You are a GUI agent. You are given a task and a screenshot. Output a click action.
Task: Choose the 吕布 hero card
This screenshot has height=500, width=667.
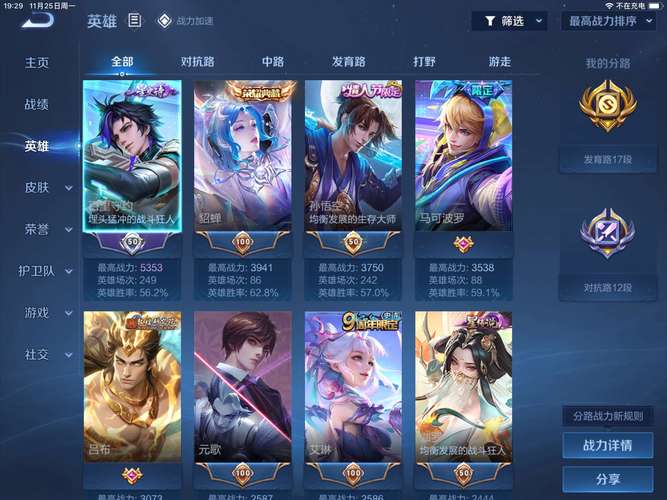pos(132,390)
